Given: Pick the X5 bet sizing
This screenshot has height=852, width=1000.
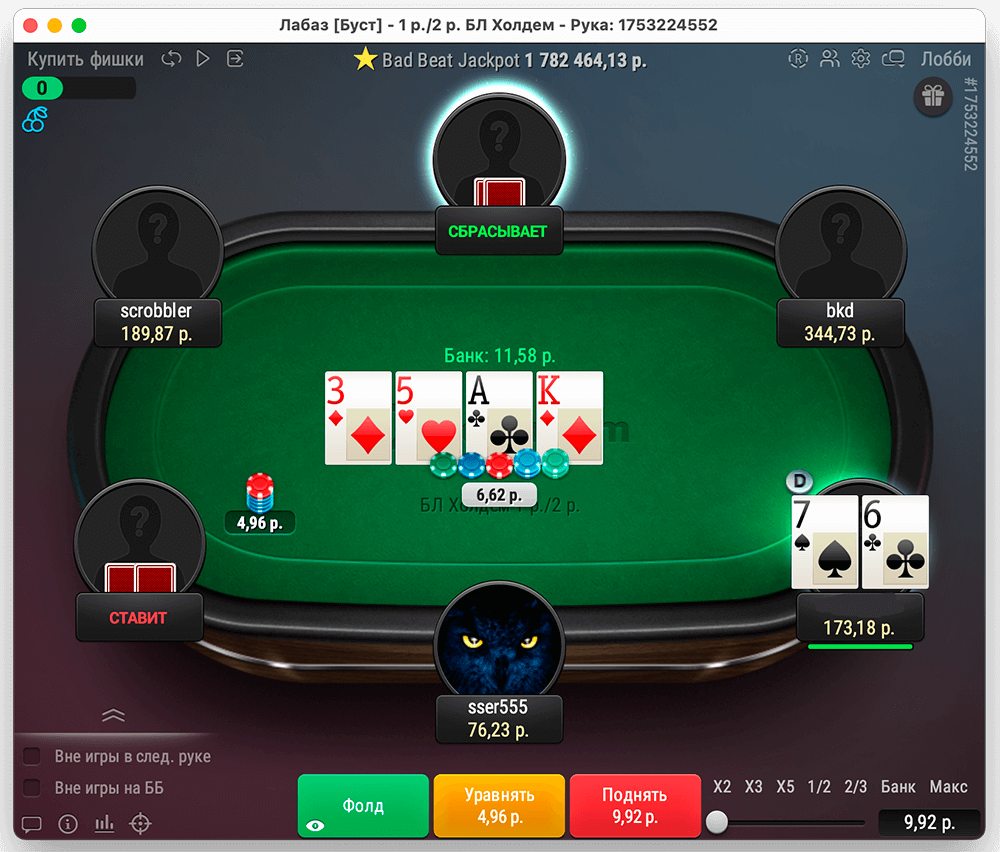Looking at the screenshot, I should pos(786,787).
